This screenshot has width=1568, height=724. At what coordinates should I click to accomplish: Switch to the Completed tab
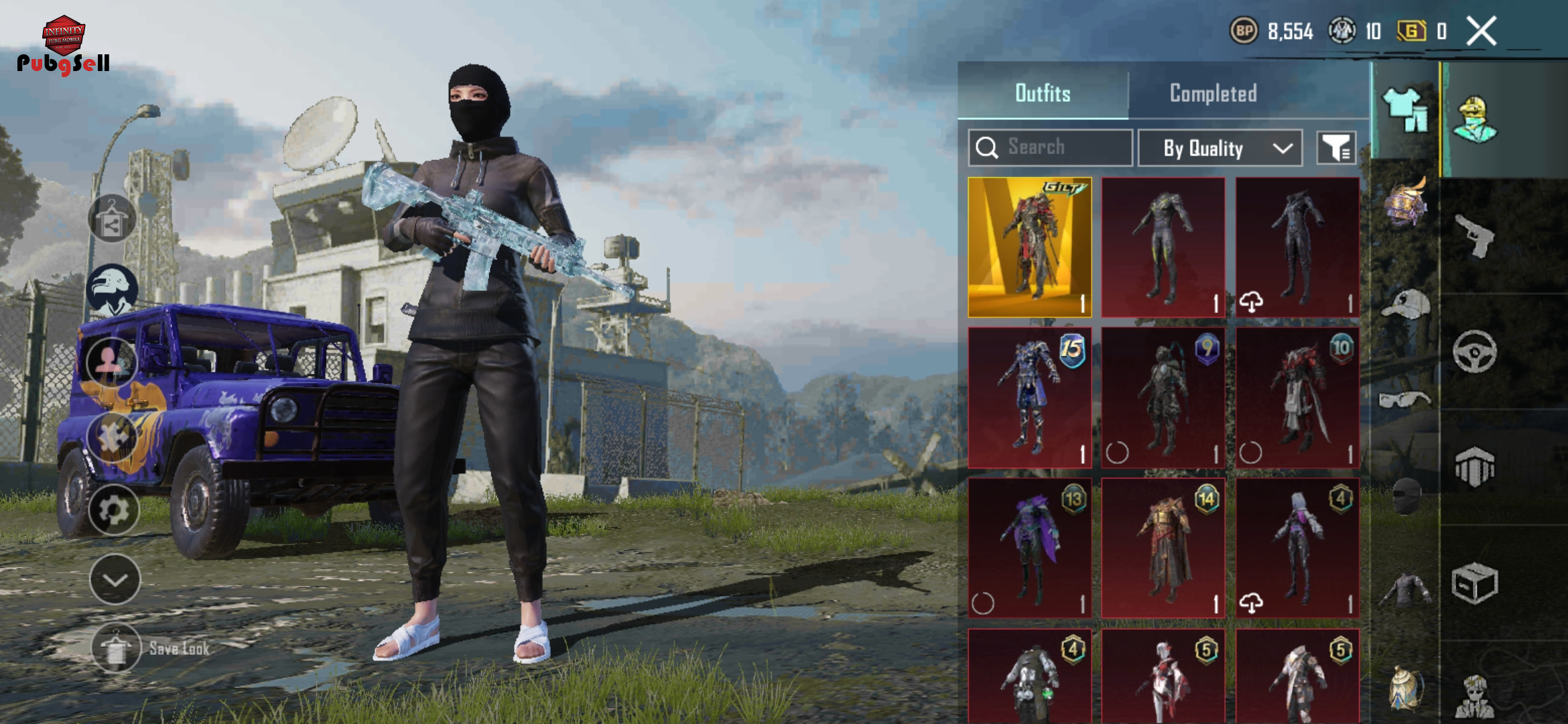pos(1213,93)
